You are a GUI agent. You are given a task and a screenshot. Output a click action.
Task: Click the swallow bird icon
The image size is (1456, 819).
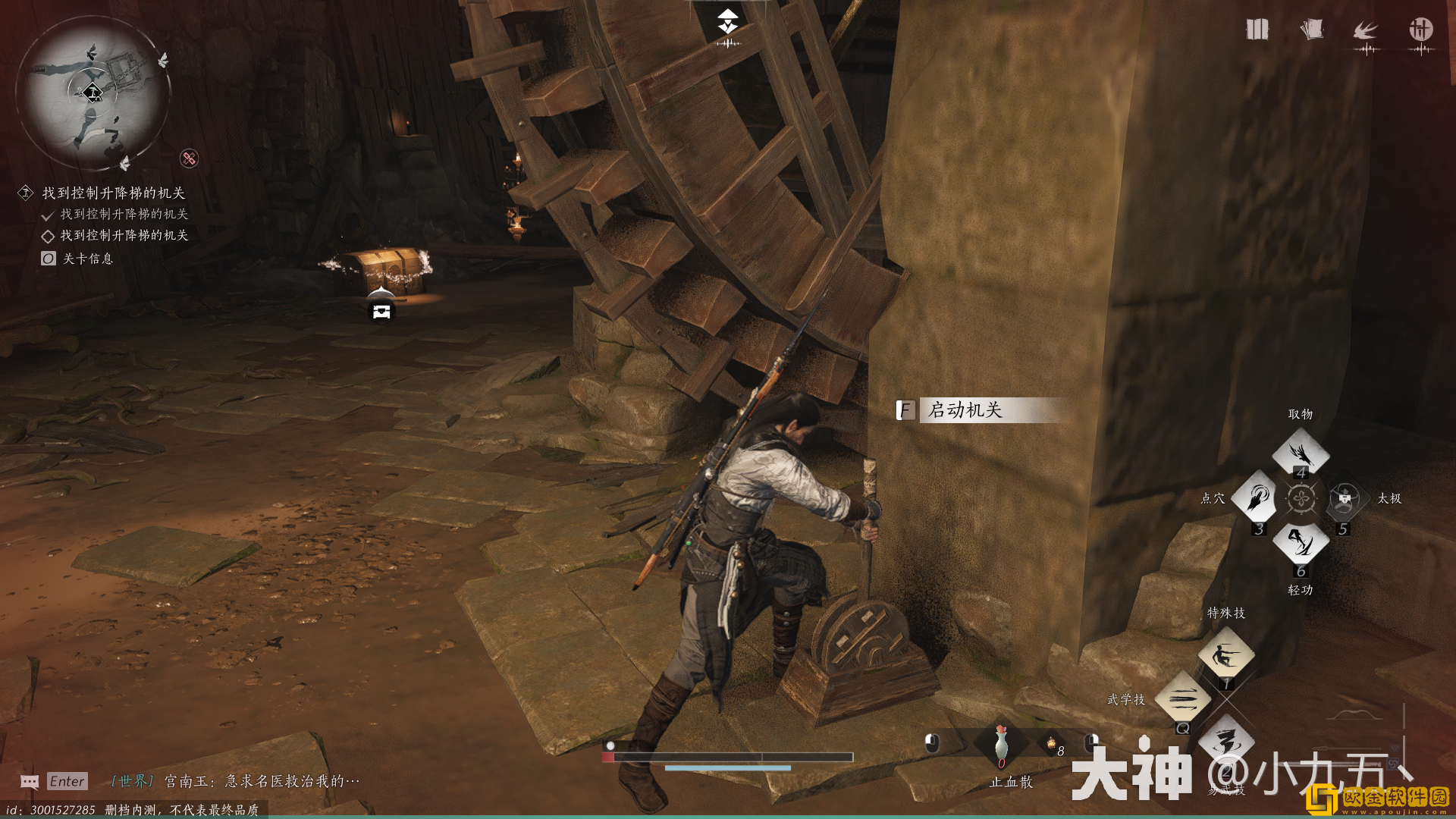point(1365,31)
